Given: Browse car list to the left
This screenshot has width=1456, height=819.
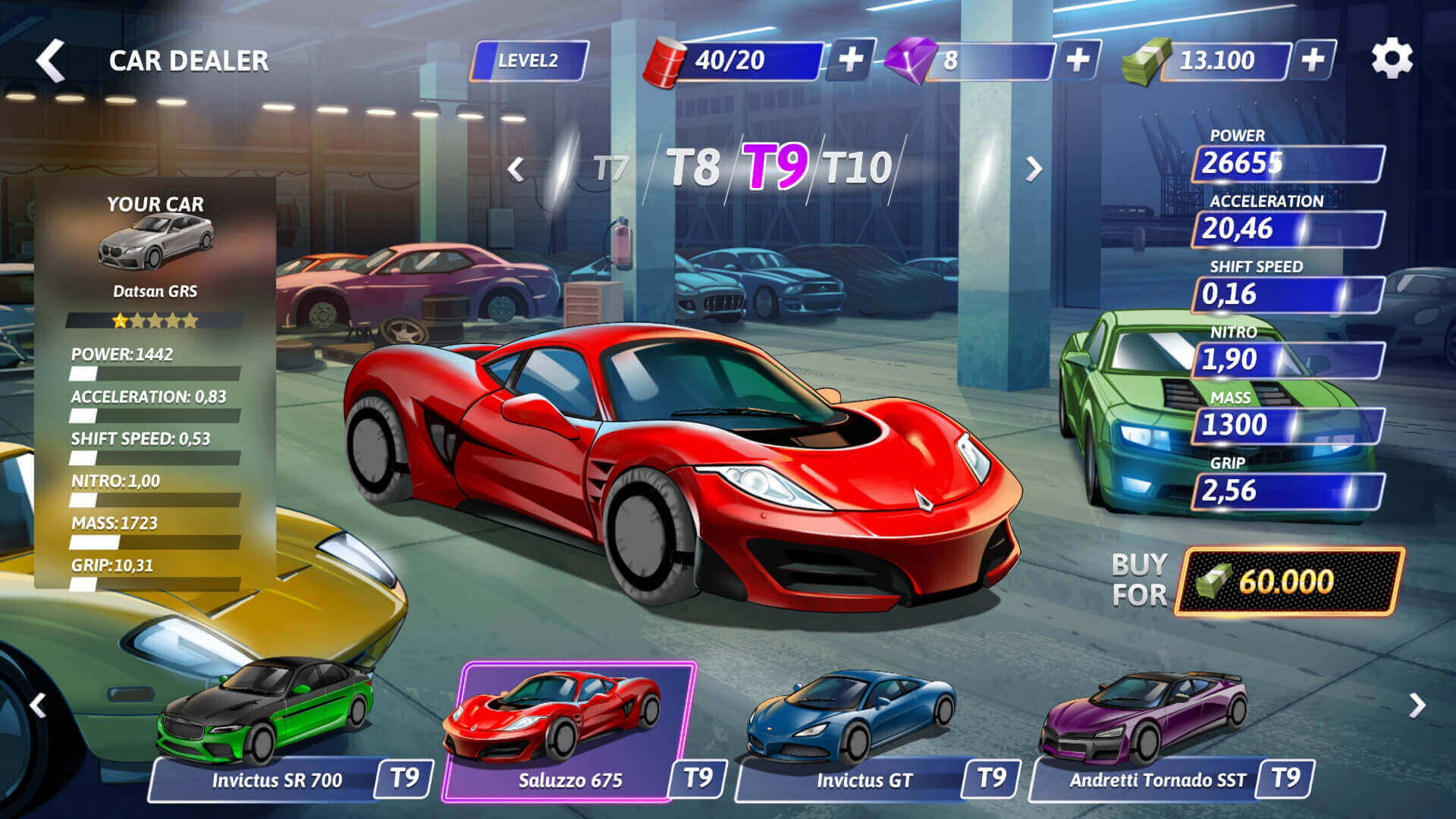Looking at the screenshot, I should (38, 705).
